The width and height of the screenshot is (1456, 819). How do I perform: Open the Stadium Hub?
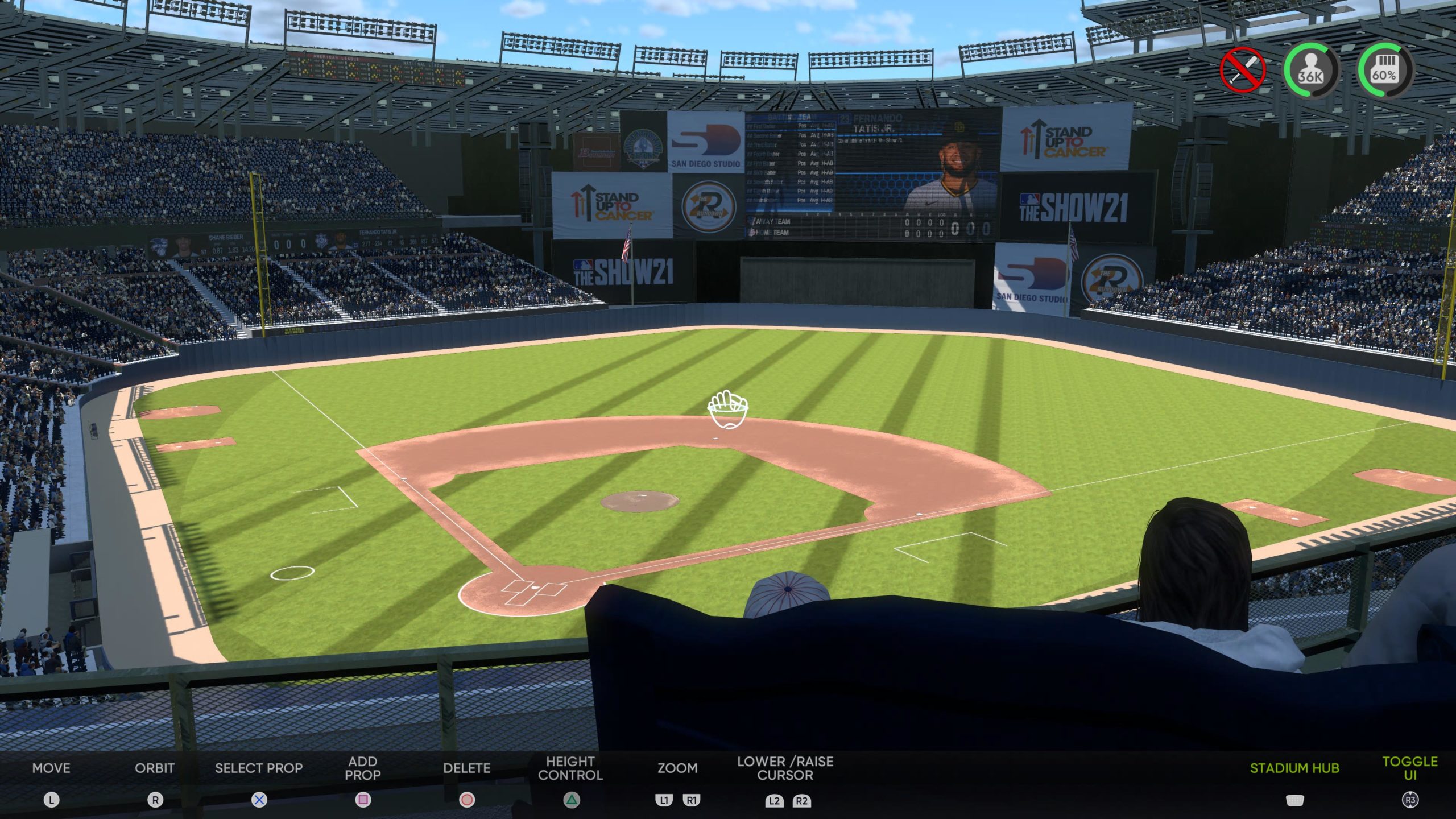(x=1294, y=768)
